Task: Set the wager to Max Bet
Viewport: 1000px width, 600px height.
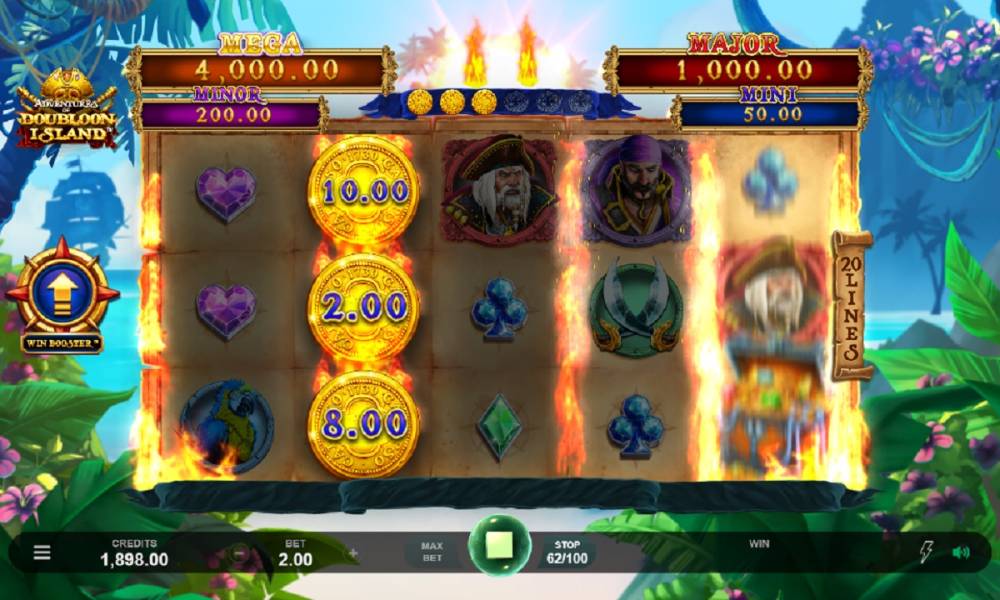Action: (432, 552)
